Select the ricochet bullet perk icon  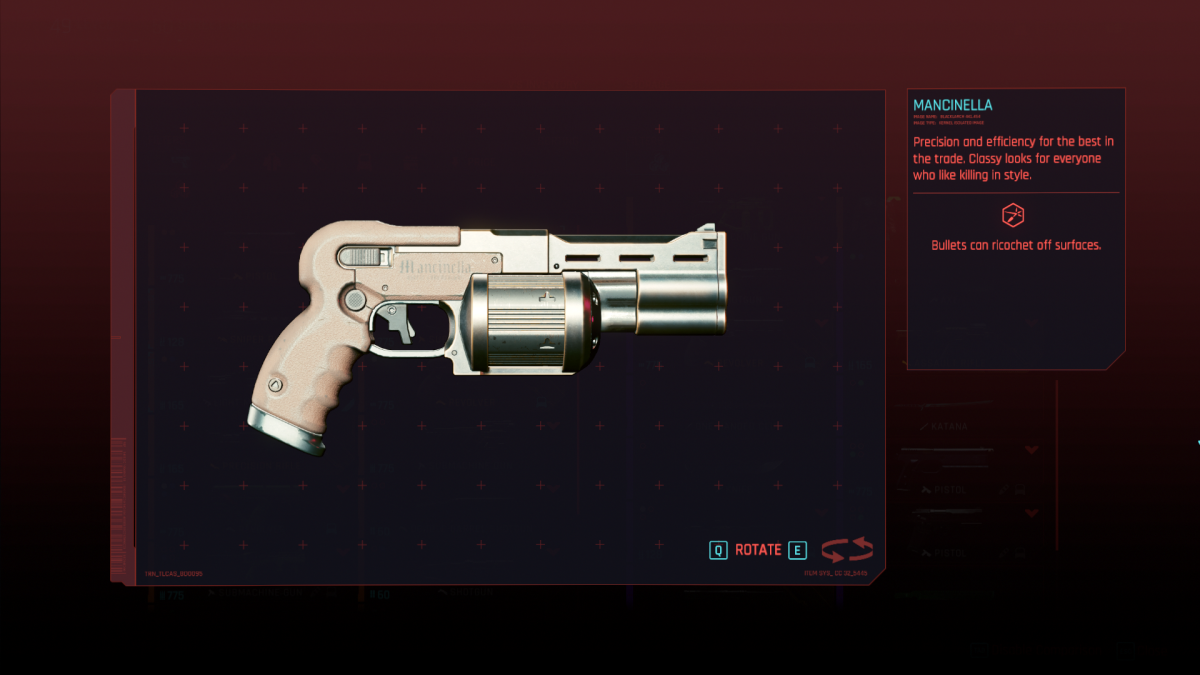tap(1013, 214)
